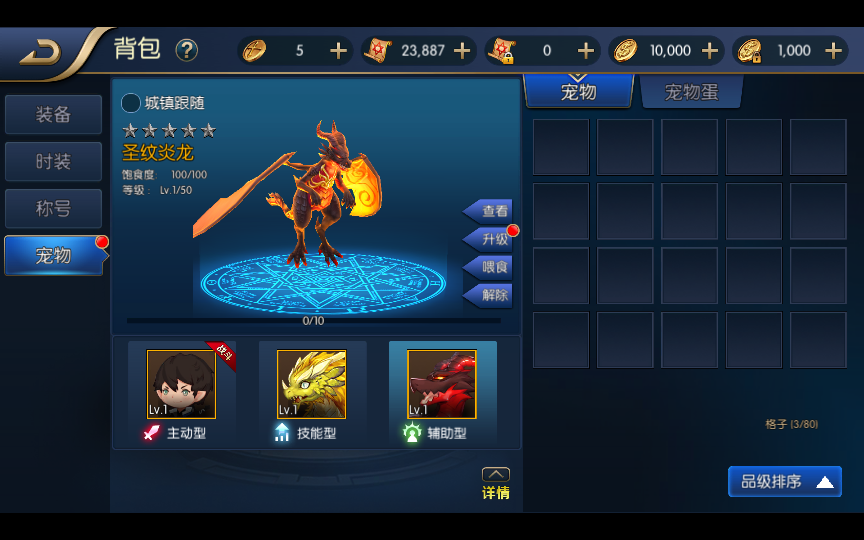864x540 pixels.
Task: Select the 技能型 yellow dragon pet
Action: tap(311, 385)
